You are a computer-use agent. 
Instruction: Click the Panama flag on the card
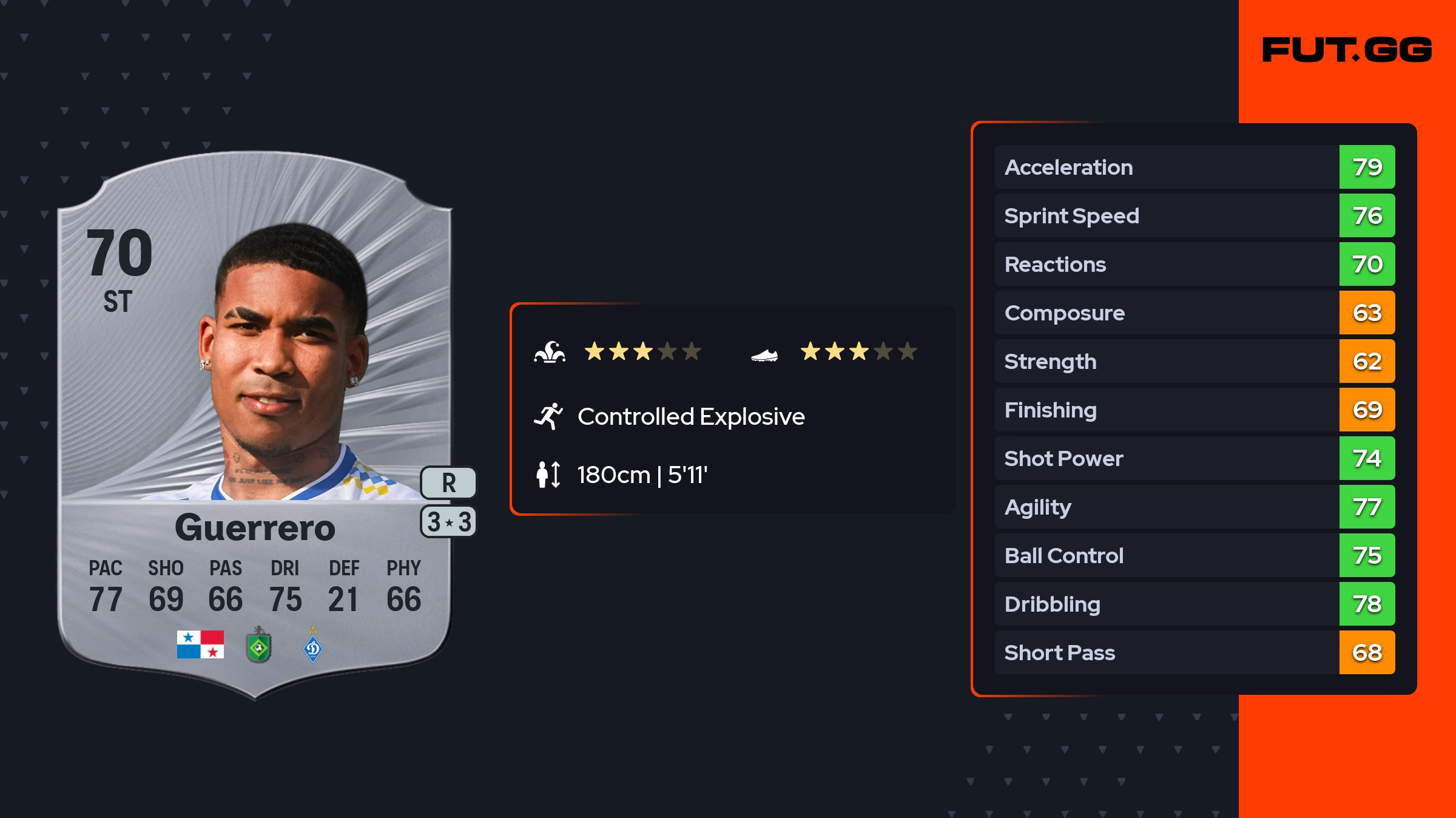click(200, 644)
